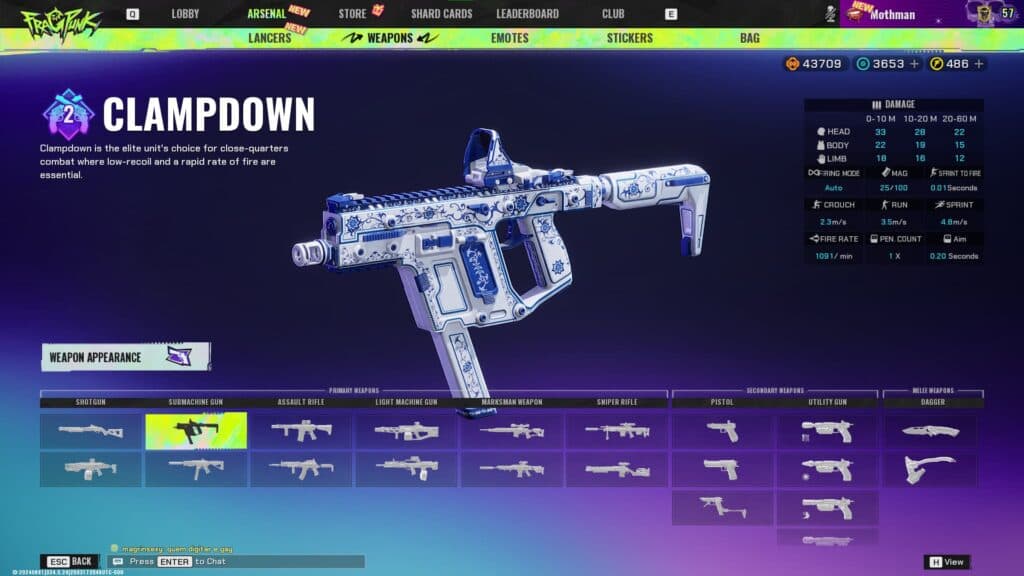Add more gold currency with plus button
Viewport: 1024px width, 576px height.
click(x=979, y=64)
